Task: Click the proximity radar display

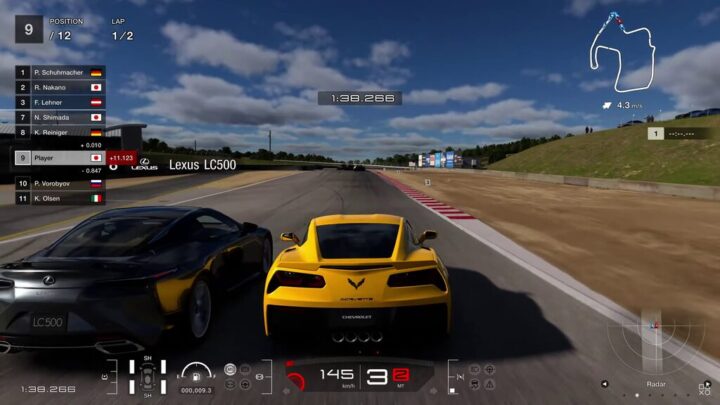Action: click(x=655, y=341)
